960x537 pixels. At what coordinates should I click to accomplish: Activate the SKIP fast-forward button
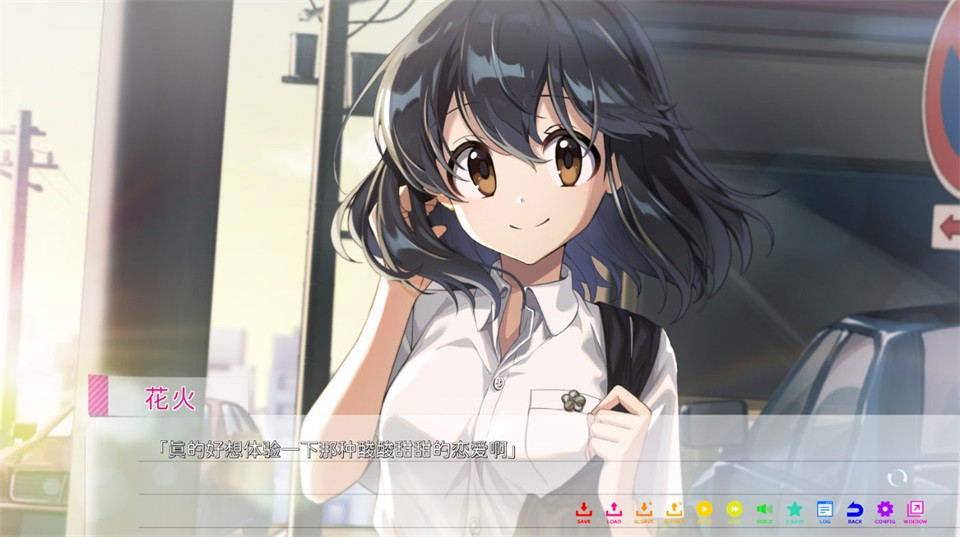(734, 510)
